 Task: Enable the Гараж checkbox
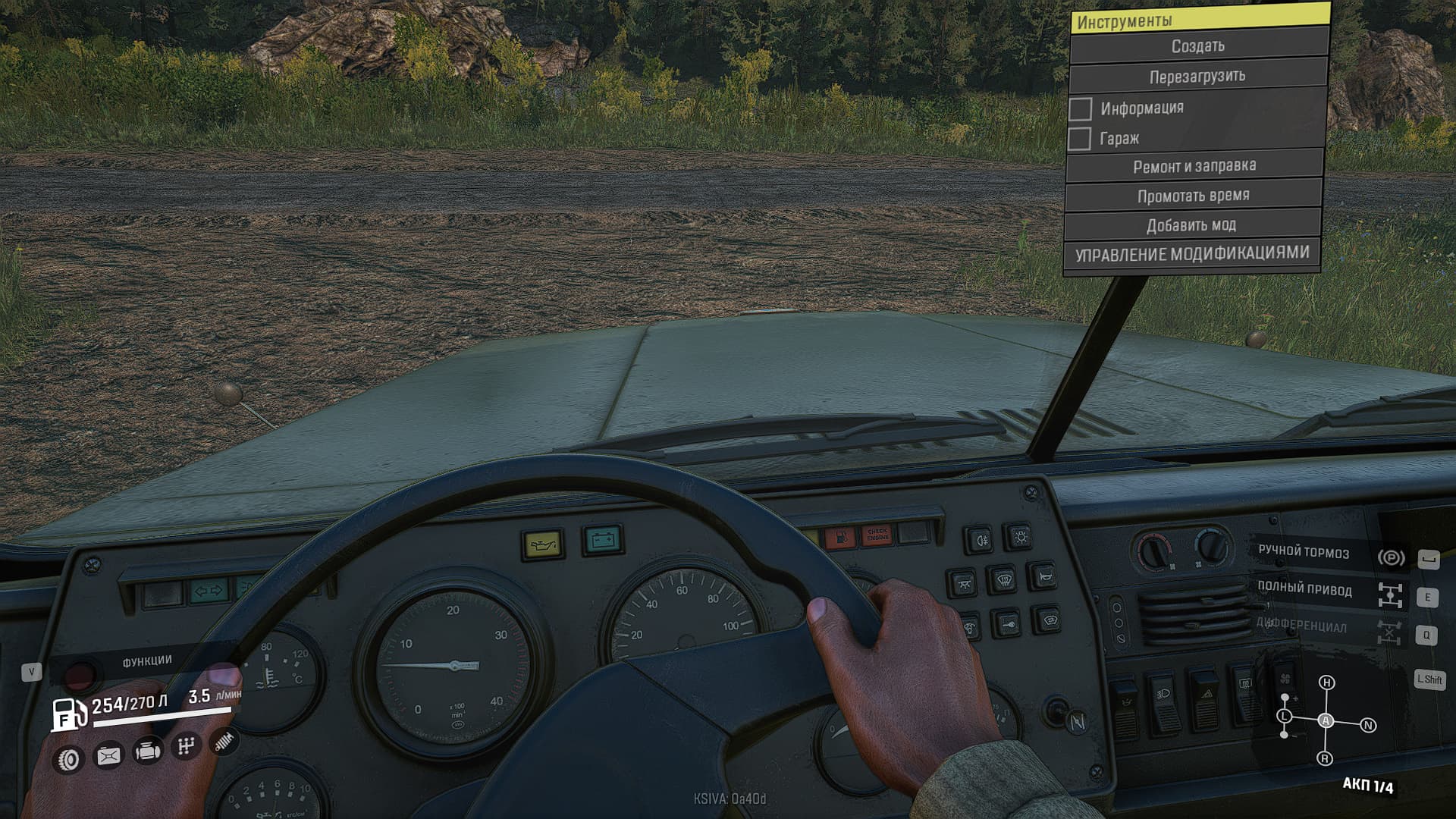(x=1079, y=139)
